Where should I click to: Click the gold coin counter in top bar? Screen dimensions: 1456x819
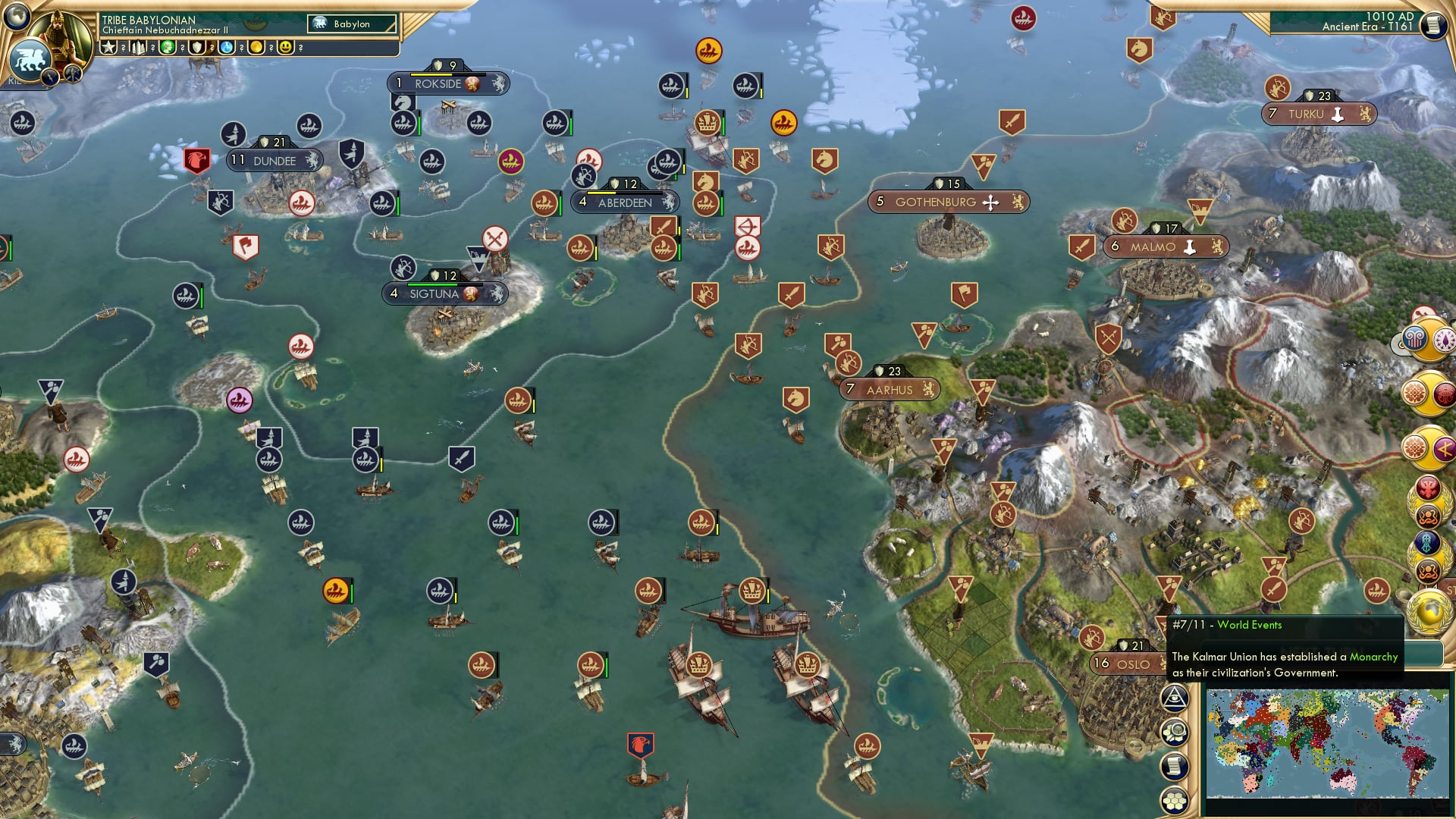click(x=256, y=48)
